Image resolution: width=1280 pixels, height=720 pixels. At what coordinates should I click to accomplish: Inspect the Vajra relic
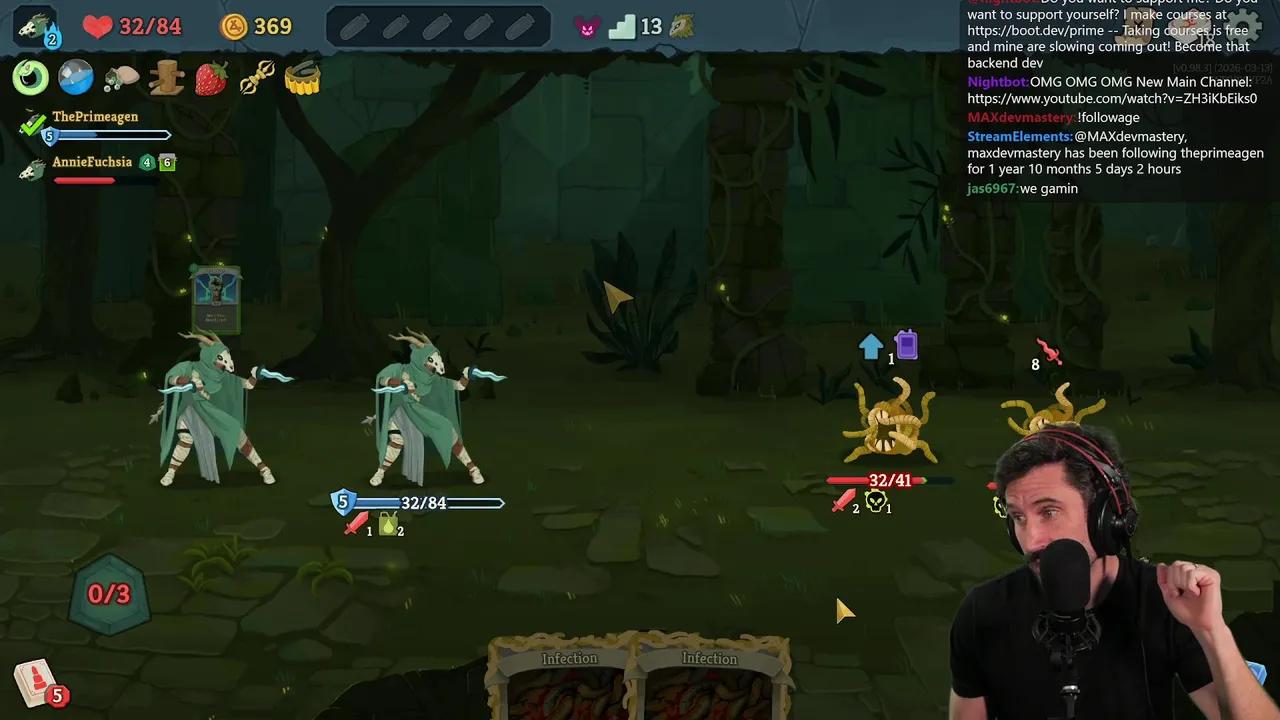pyautogui.click(x=257, y=78)
